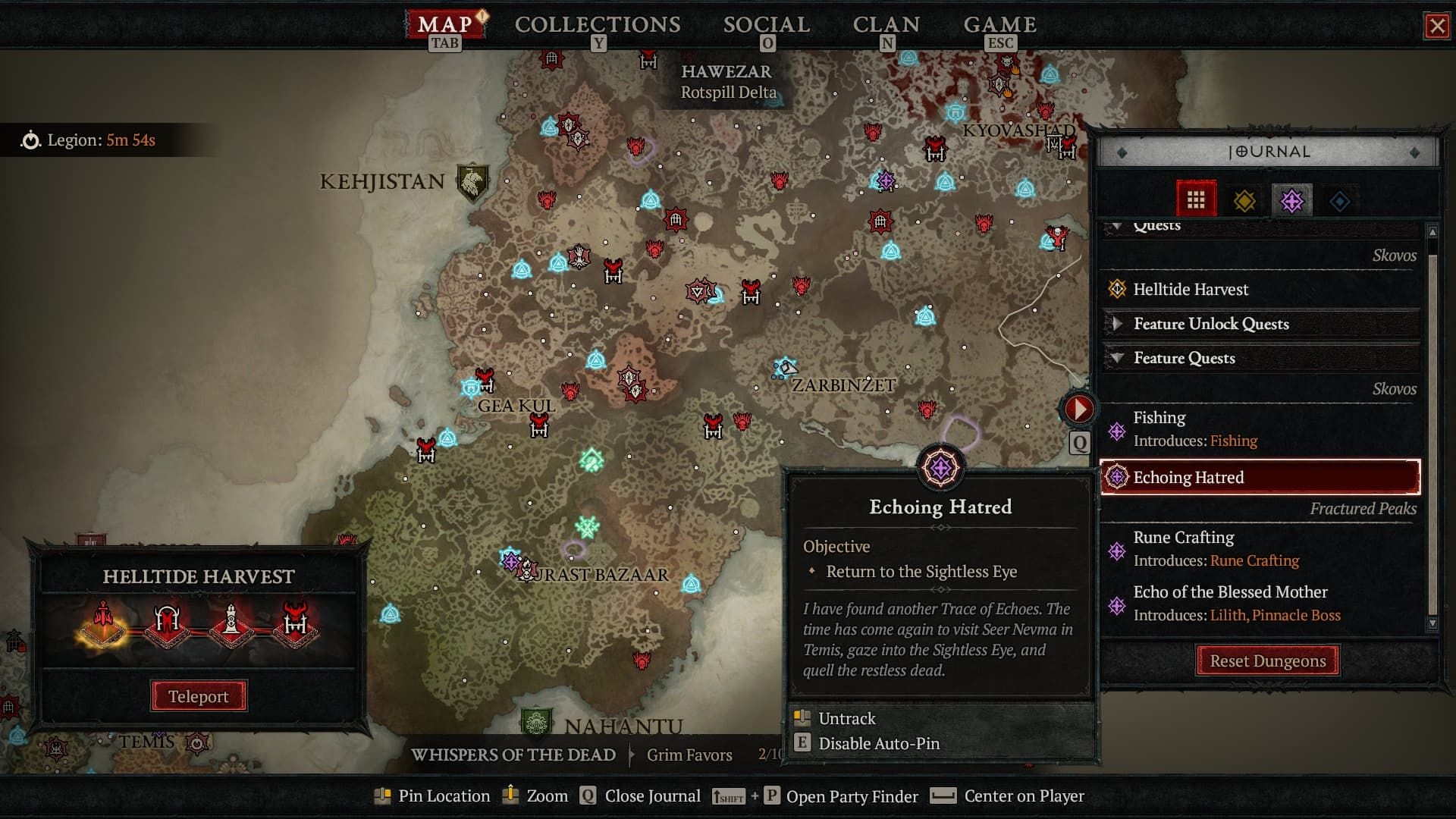Select the yellow diamond Journal tab
1456x819 pixels.
[1244, 199]
